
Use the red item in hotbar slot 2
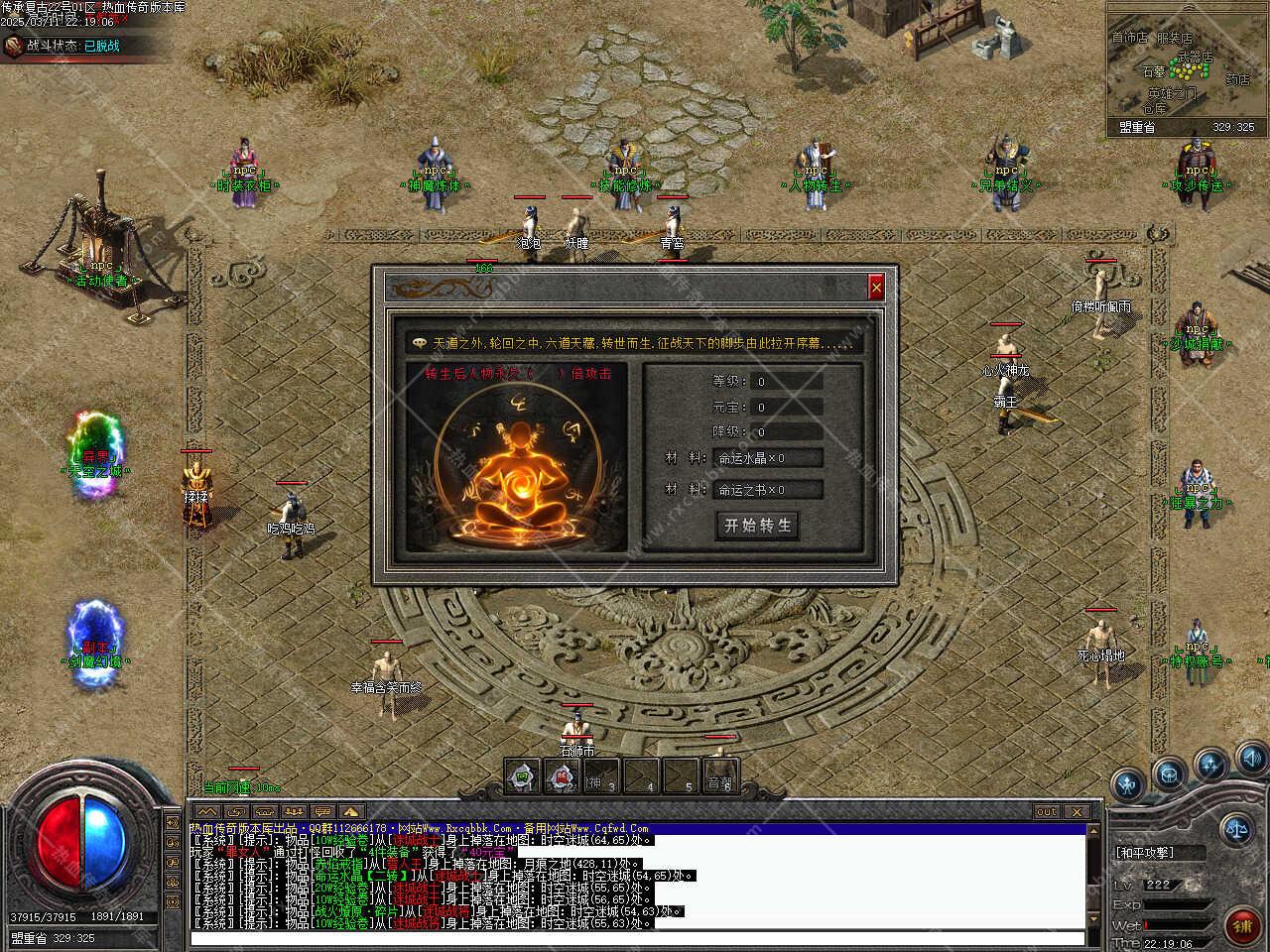pos(562,777)
